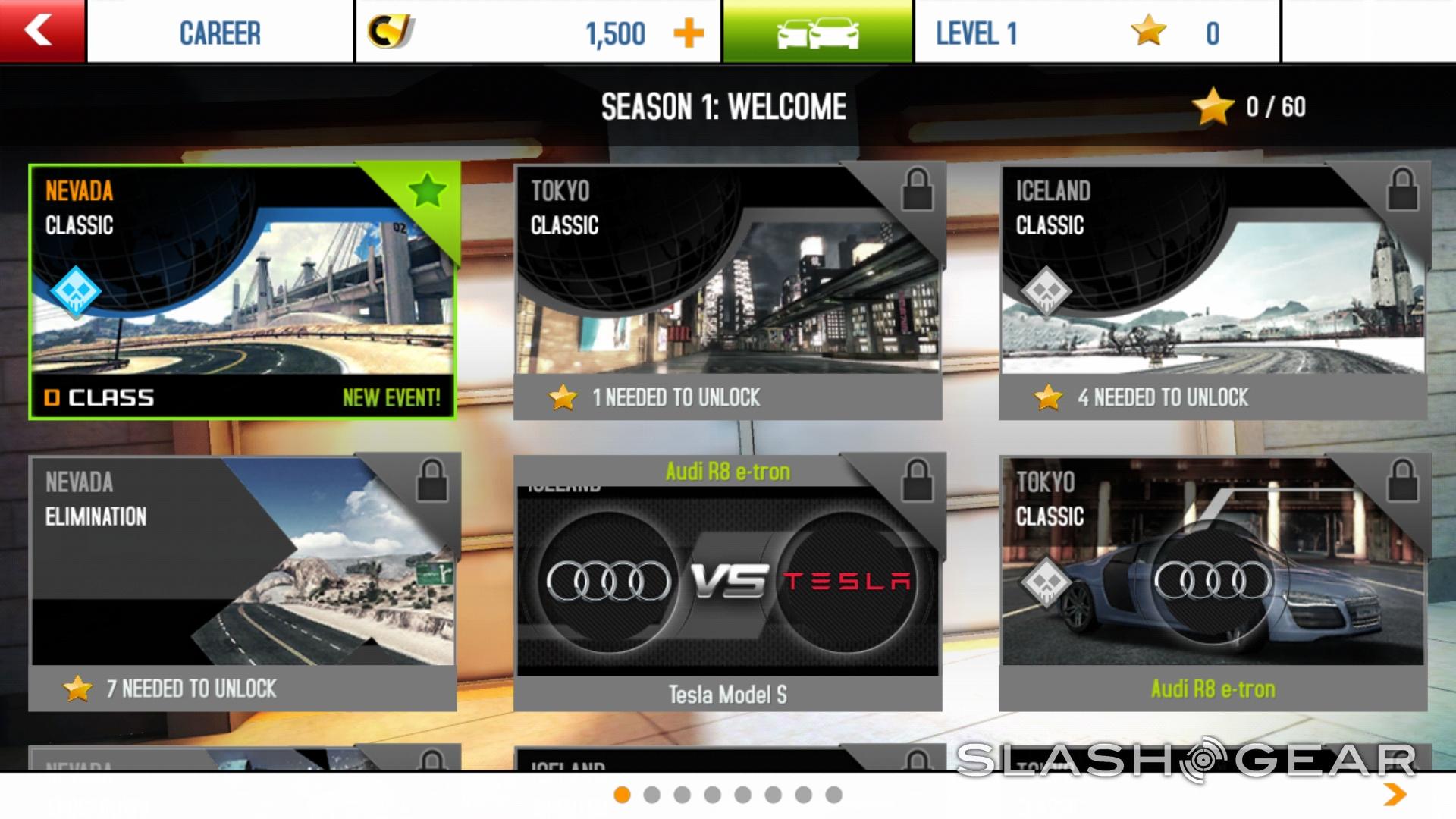This screenshot has width=1456, height=819.
Task: Jump to the last season page dot
Action: 833,795
